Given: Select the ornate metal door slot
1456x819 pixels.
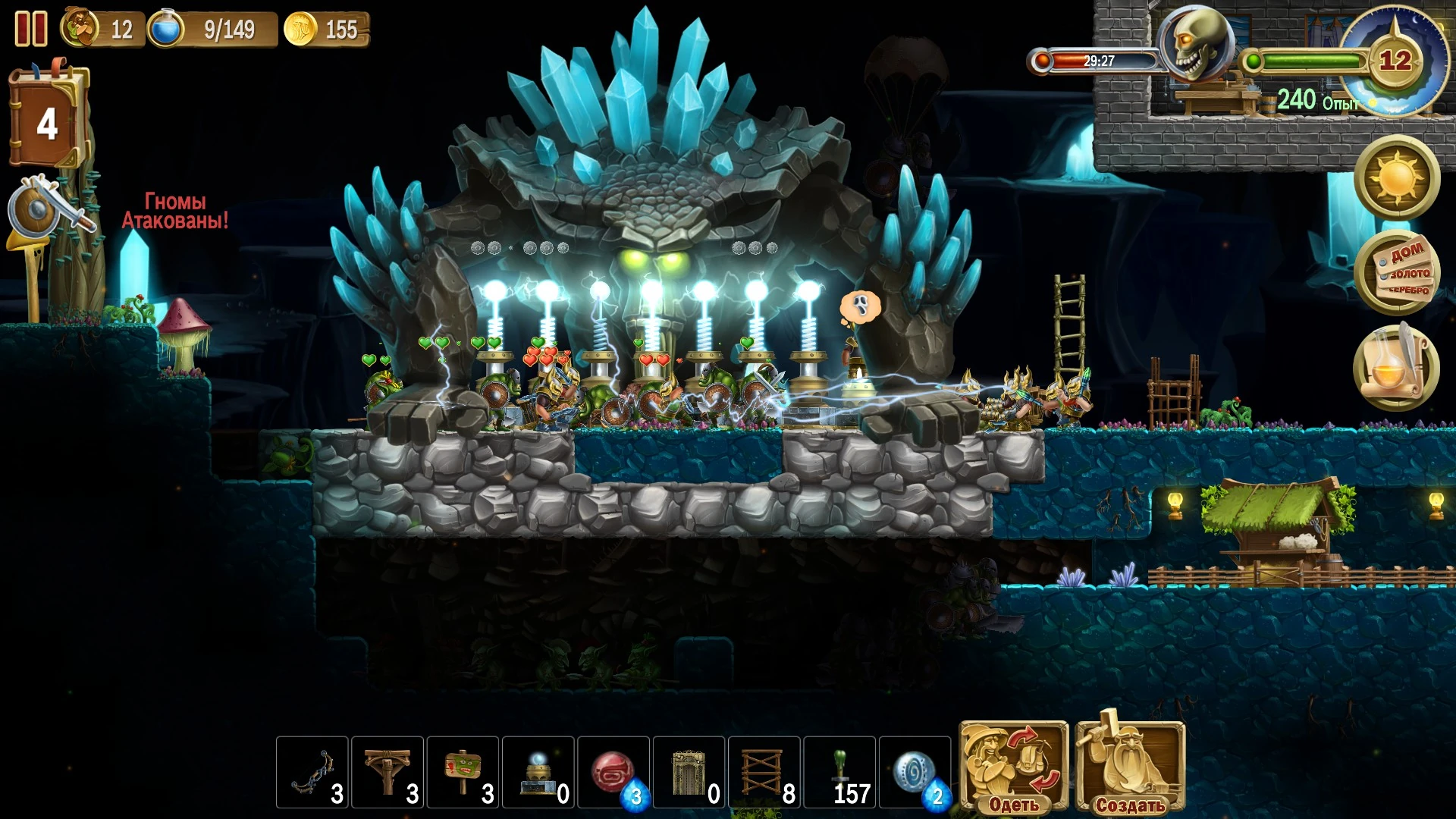Looking at the screenshot, I should [689, 772].
